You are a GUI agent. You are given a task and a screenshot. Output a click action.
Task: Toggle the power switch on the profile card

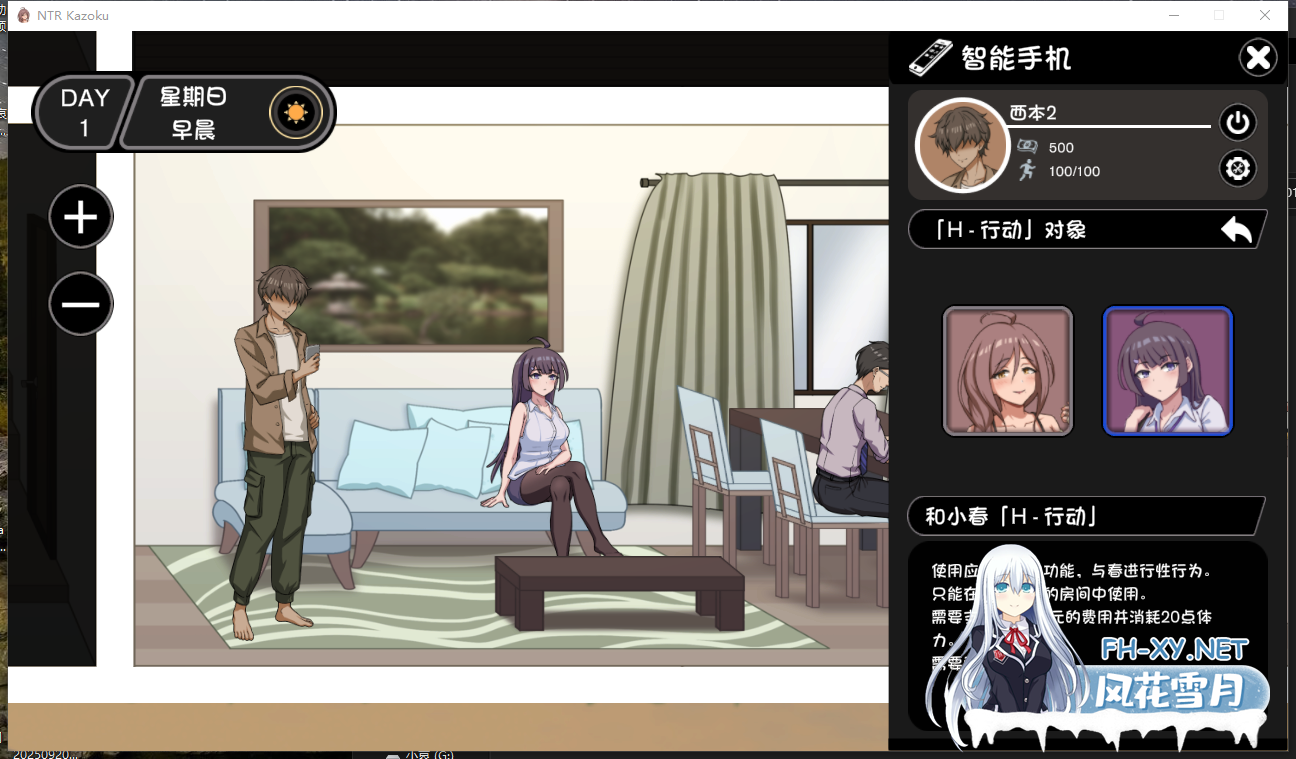point(1238,122)
